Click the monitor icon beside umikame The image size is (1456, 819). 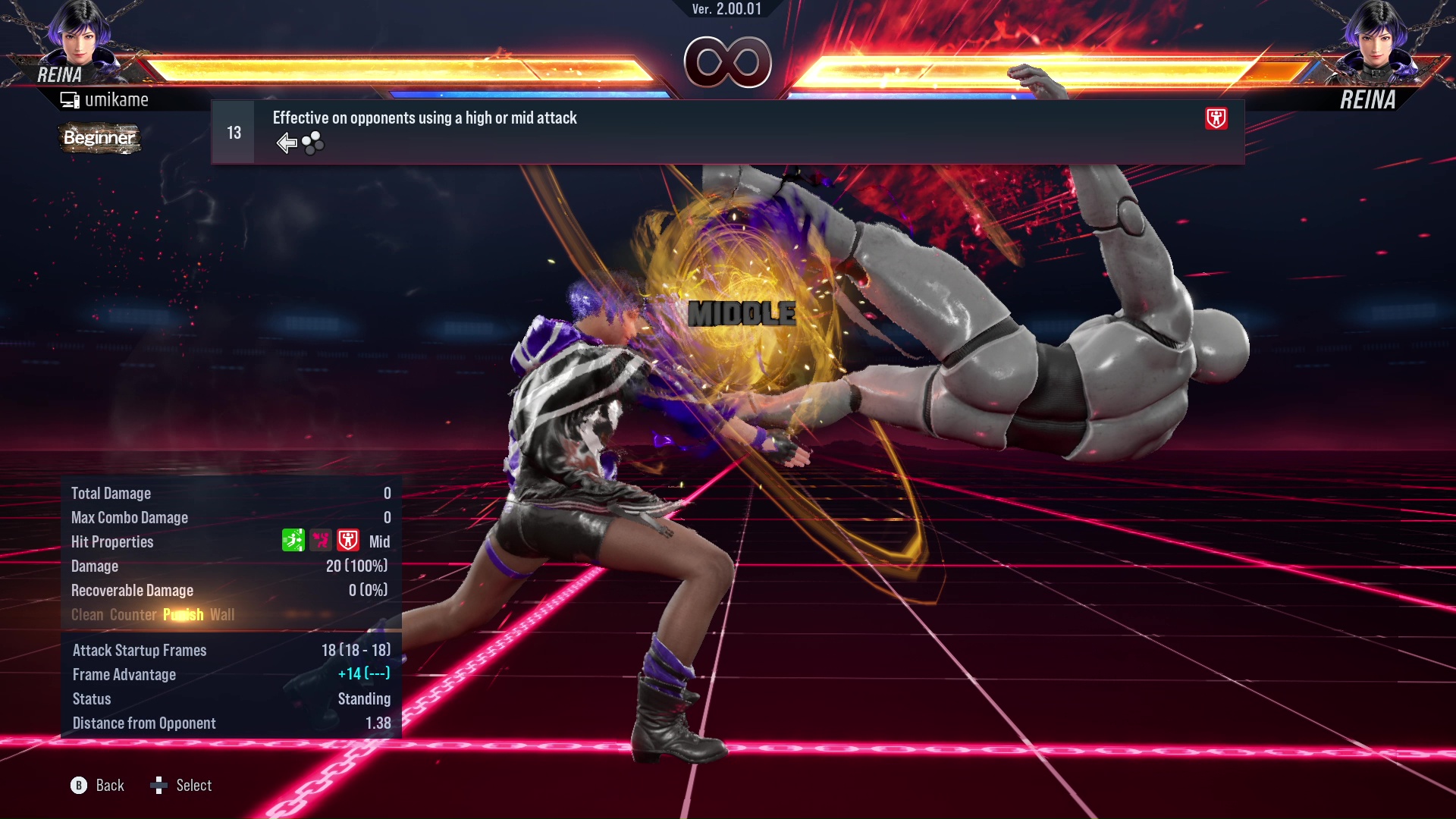69,99
